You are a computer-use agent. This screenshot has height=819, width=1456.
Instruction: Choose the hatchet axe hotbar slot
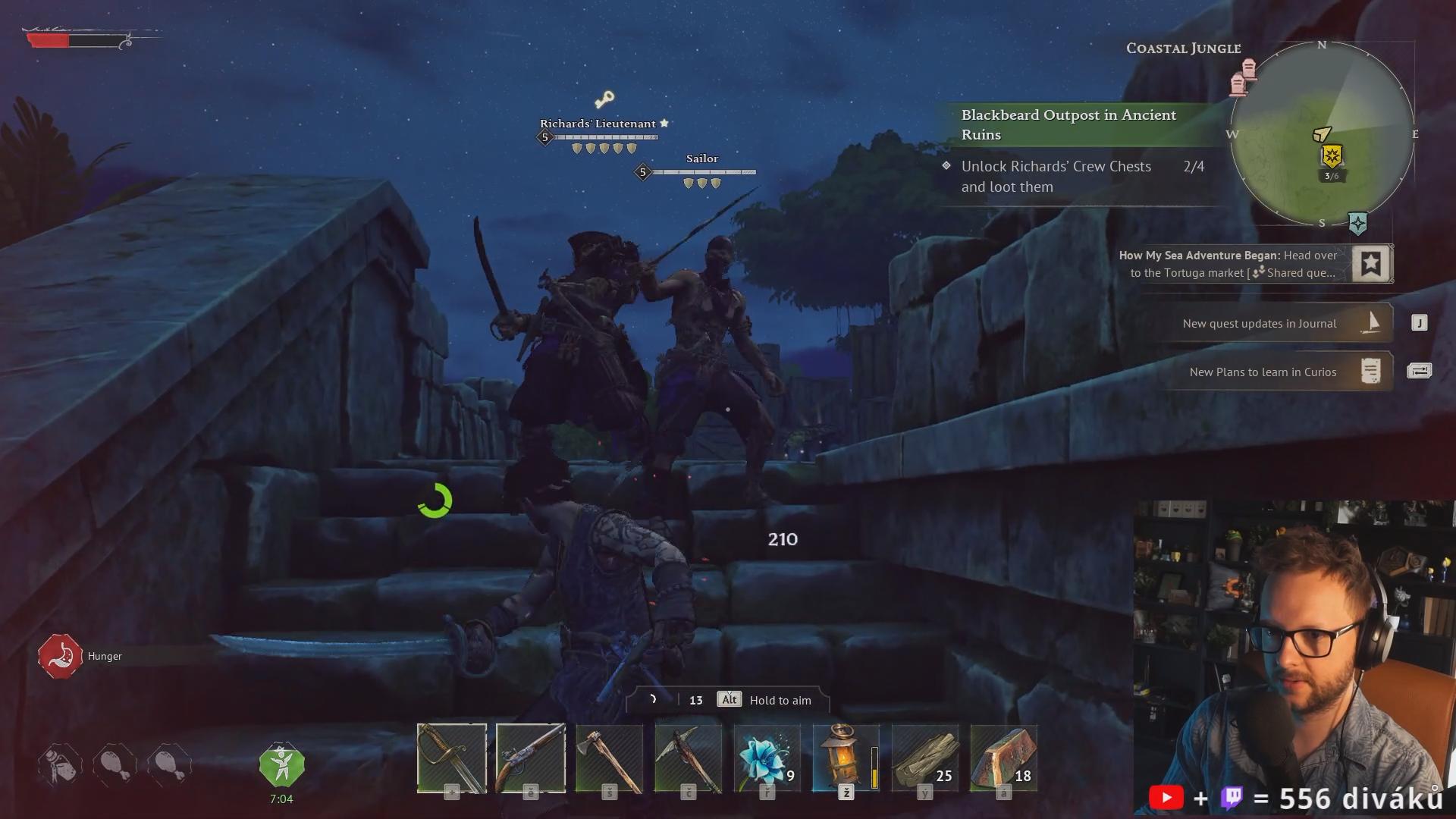point(610,758)
